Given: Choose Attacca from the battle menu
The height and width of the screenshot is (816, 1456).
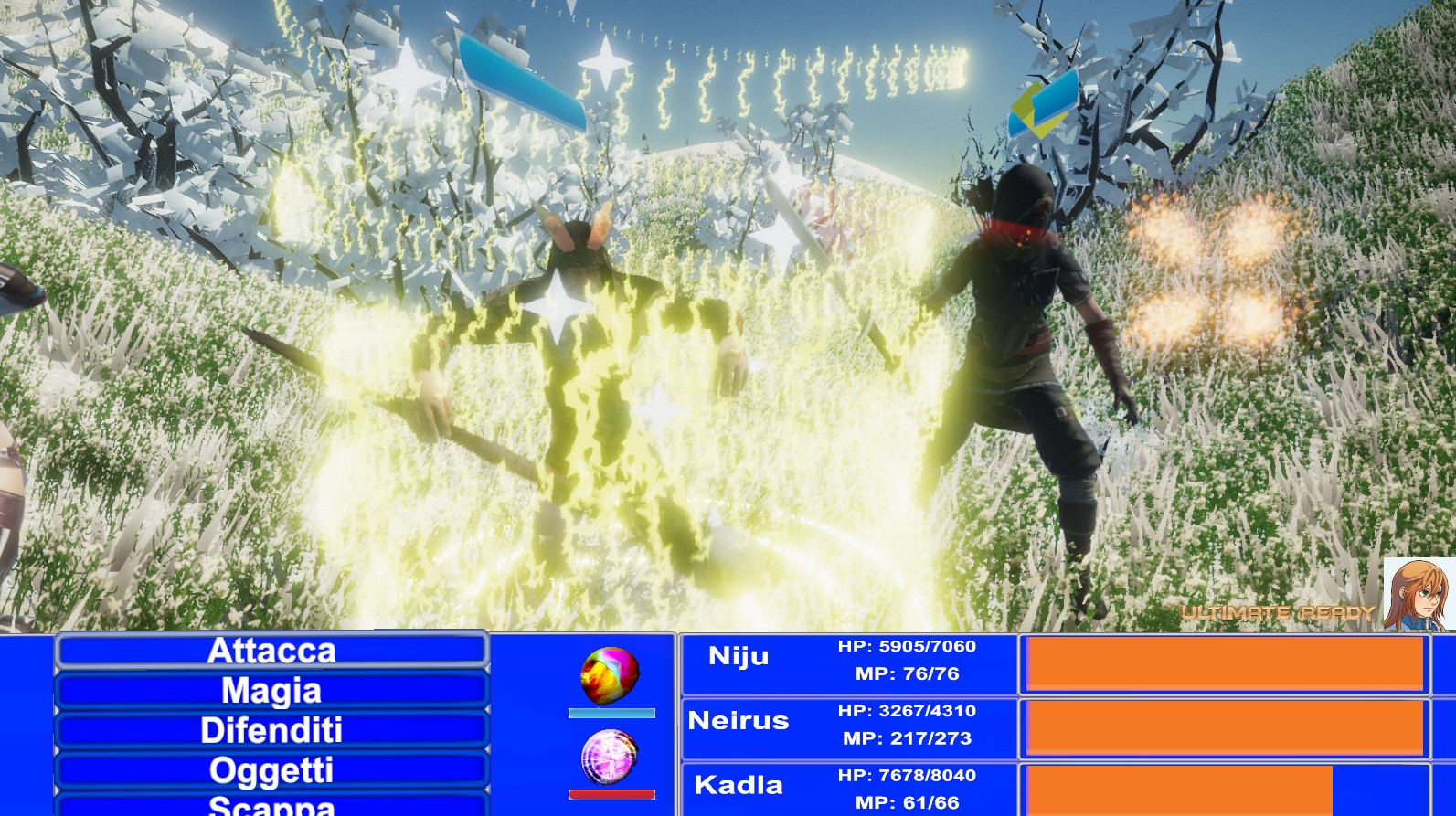Looking at the screenshot, I should point(272,651).
